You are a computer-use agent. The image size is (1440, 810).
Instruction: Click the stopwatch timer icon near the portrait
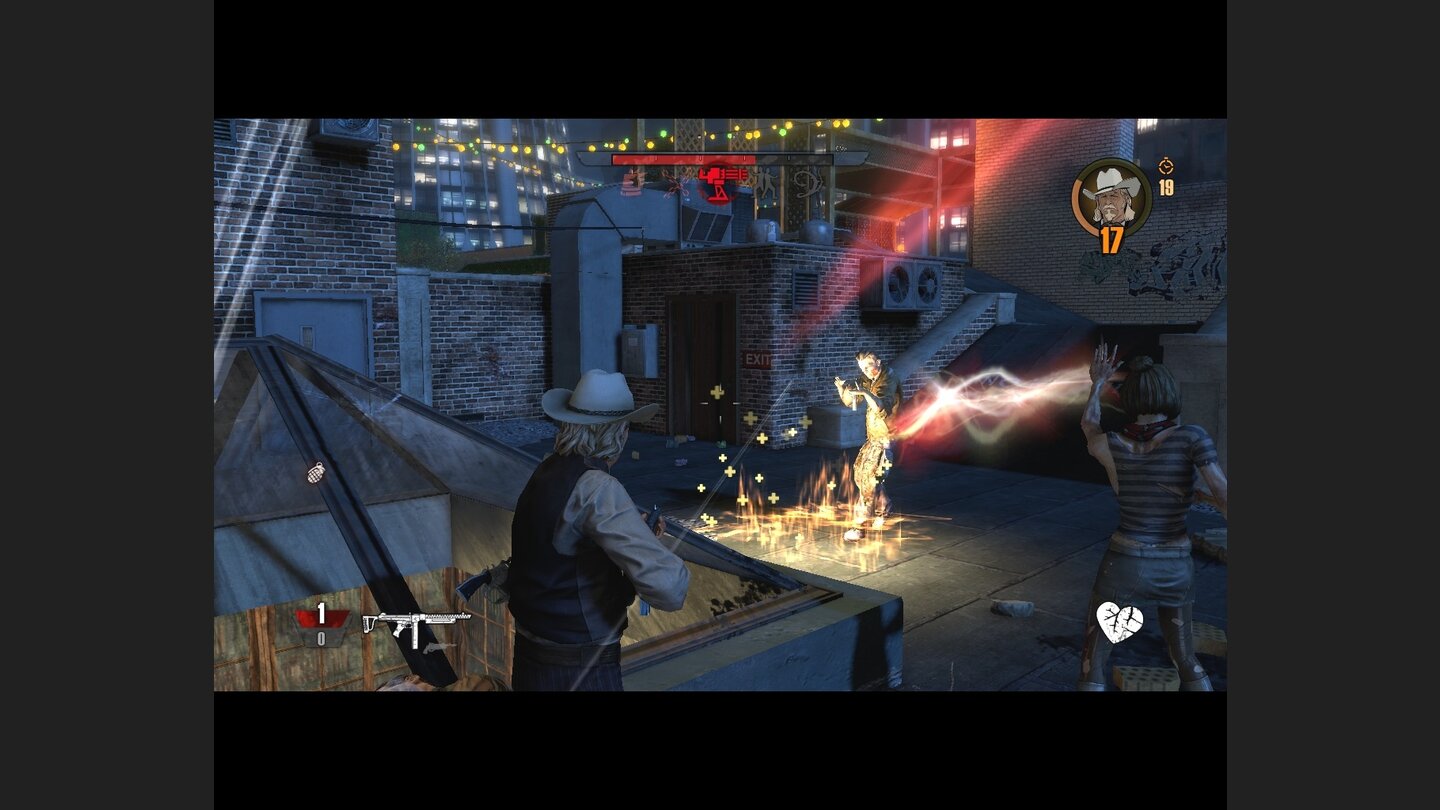click(x=1165, y=166)
